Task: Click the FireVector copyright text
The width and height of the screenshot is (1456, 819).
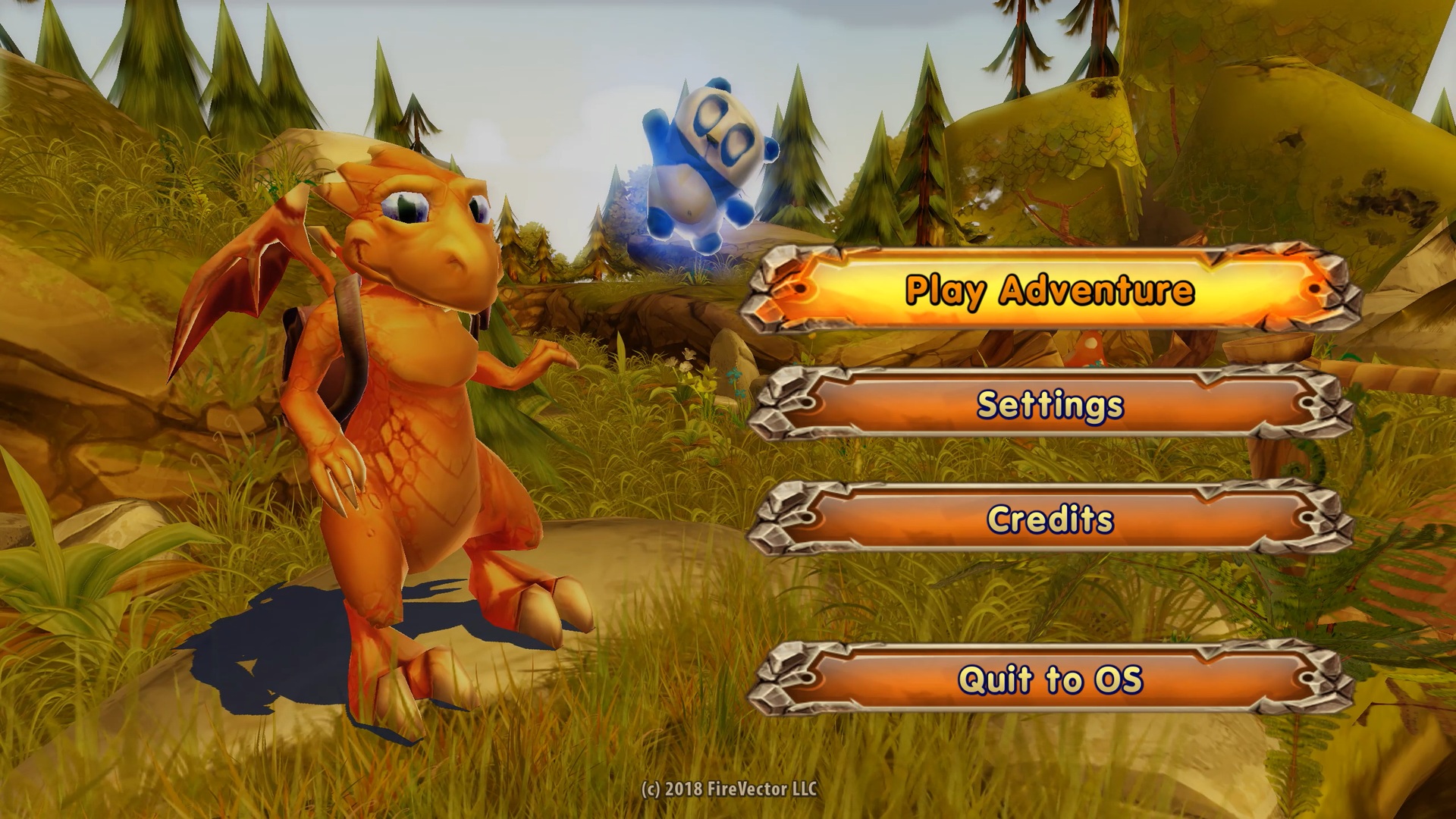Action: coord(730,789)
